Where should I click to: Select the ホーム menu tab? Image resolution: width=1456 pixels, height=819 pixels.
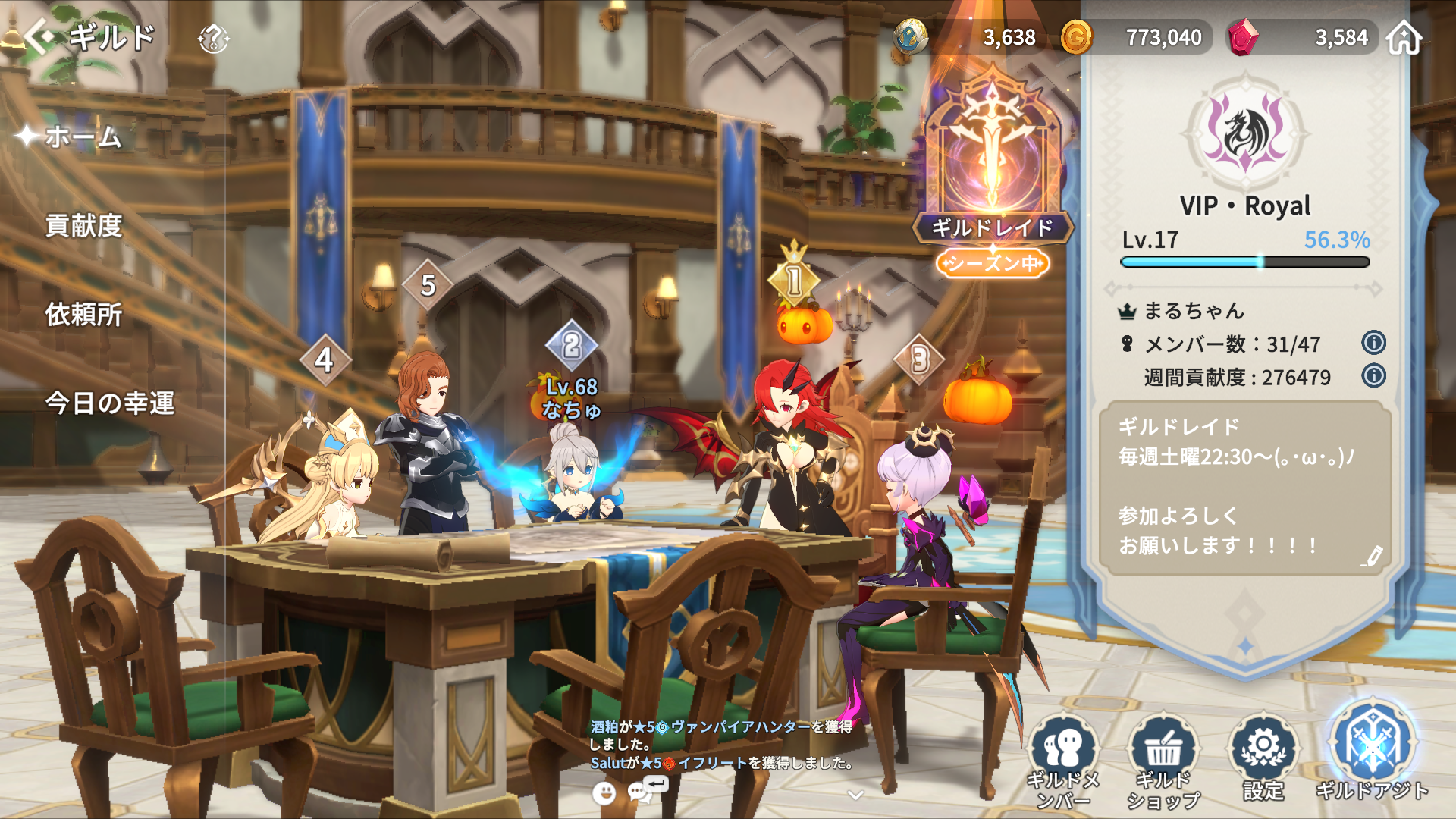[x=82, y=137]
